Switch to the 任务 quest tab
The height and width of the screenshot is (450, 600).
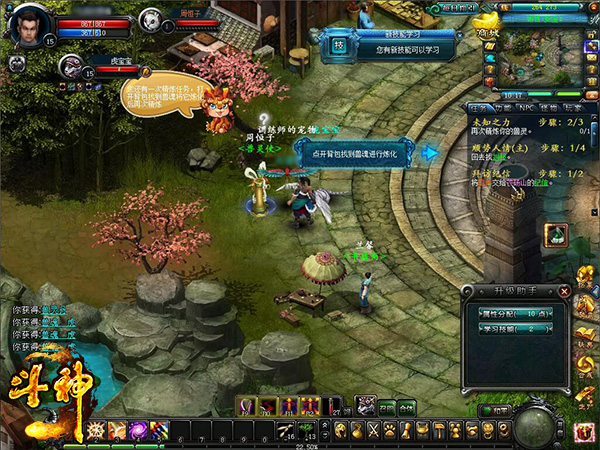click(x=477, y=107)
